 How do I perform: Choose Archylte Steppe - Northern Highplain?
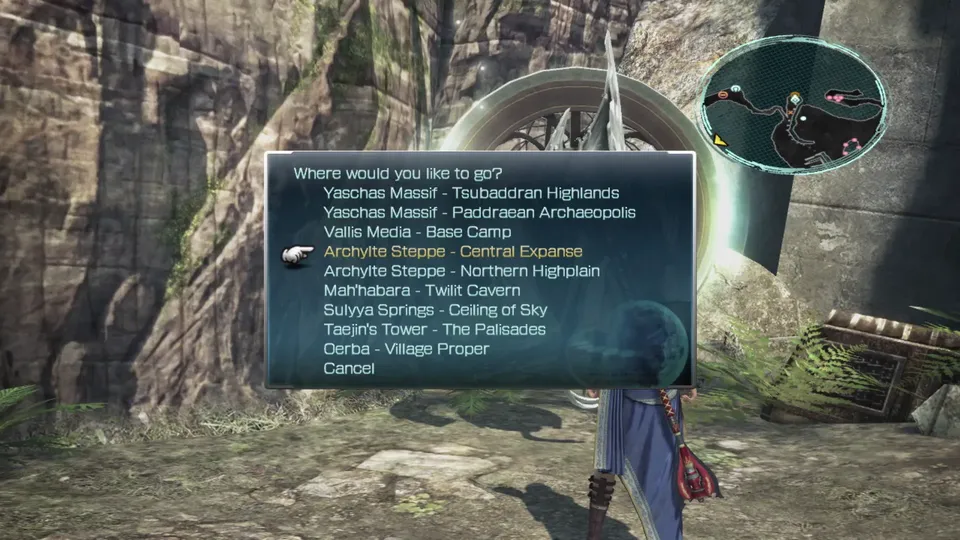[x=459, y=271]
